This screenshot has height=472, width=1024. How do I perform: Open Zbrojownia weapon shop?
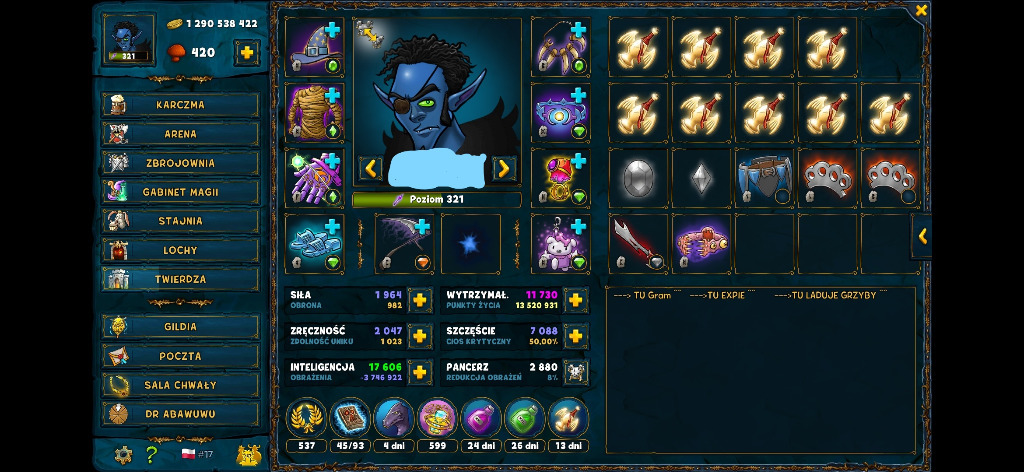pyautogui.click(x=180, y=163)
